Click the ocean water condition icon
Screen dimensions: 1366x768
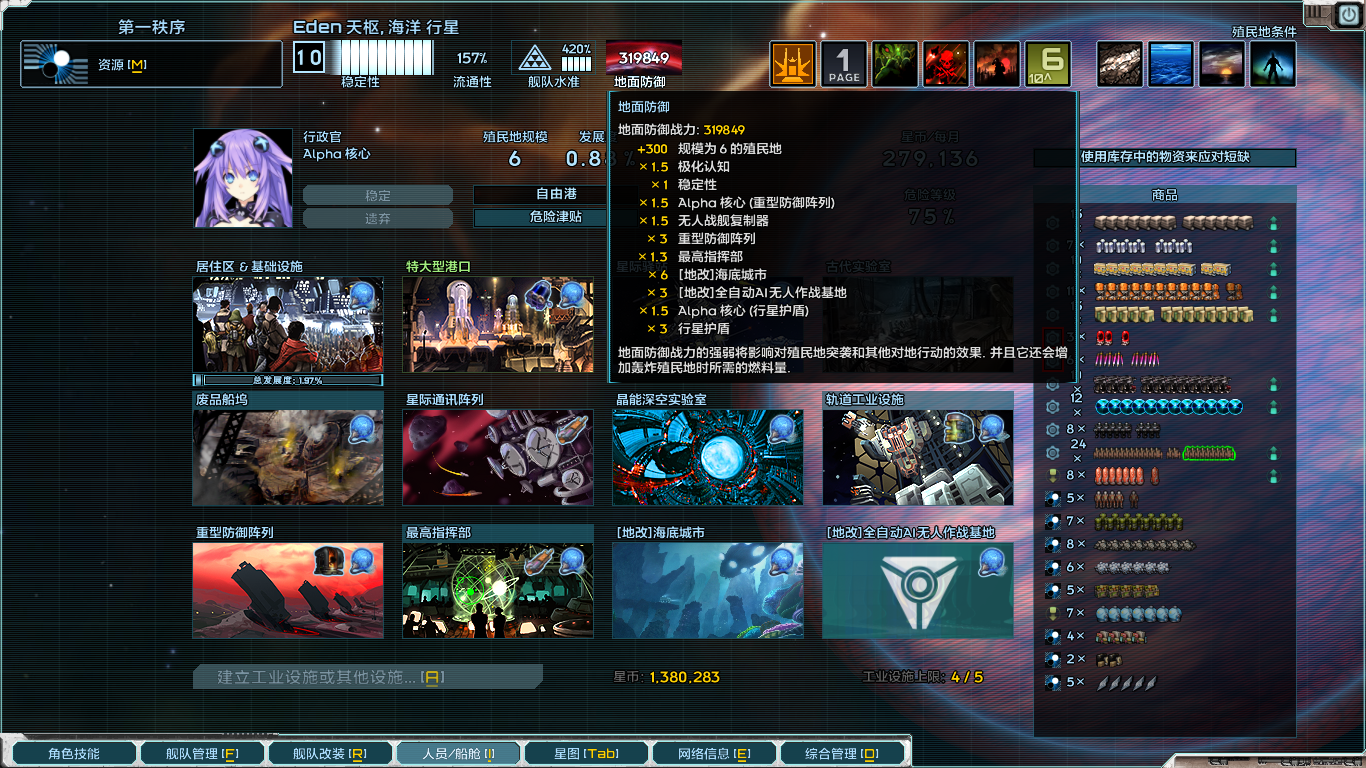click(x=1170, y=63)
